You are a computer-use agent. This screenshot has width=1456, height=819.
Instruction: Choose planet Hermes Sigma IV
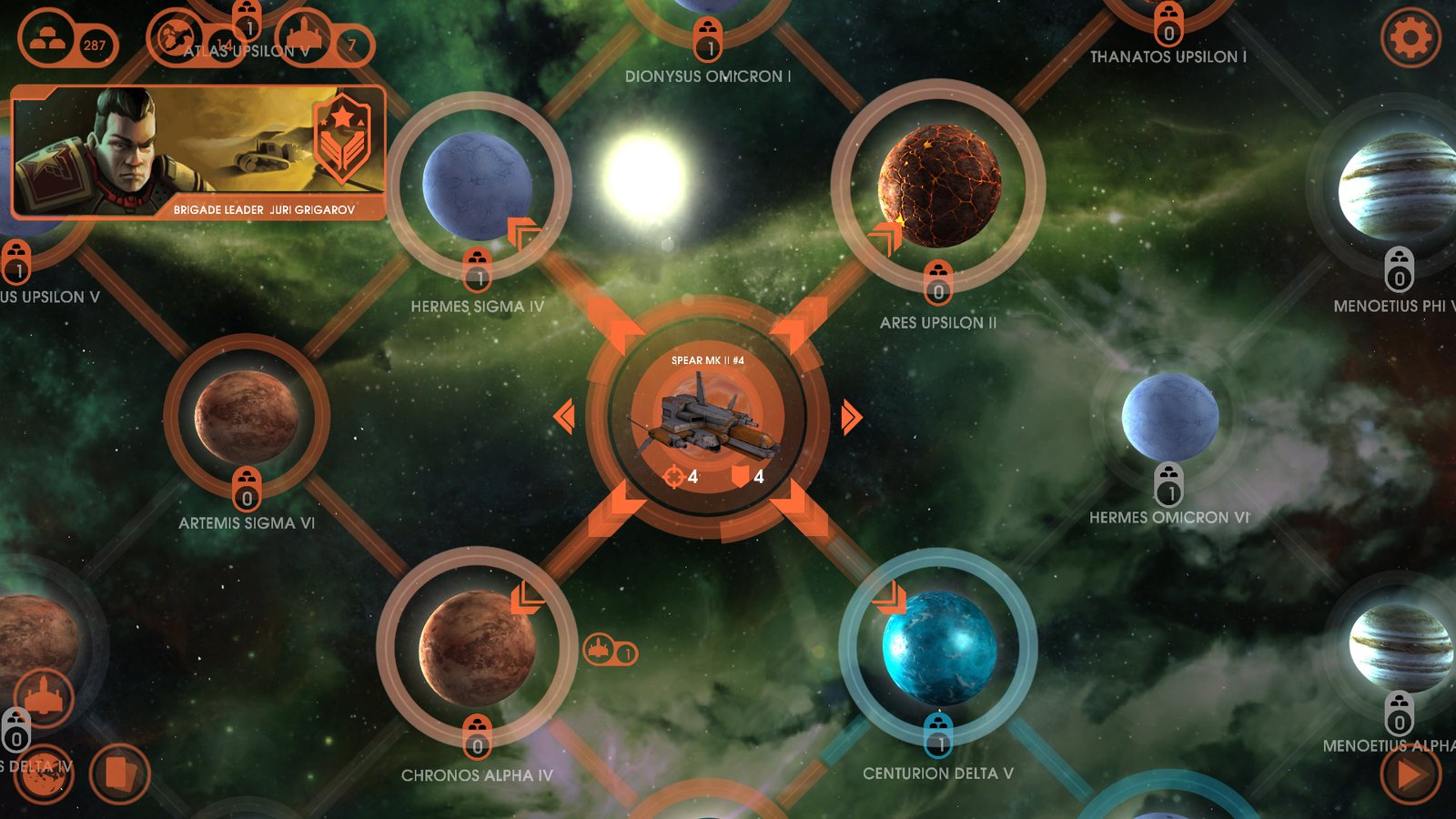(478, 187)
